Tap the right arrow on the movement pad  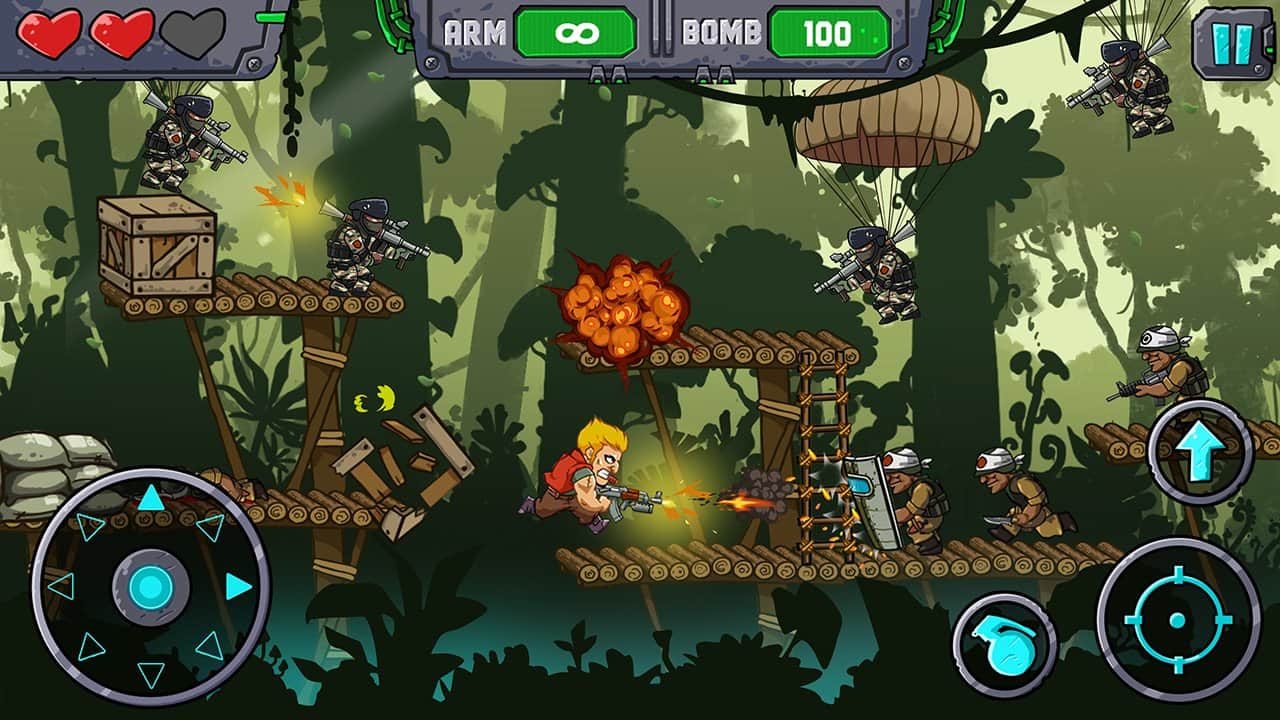(238, 586)
